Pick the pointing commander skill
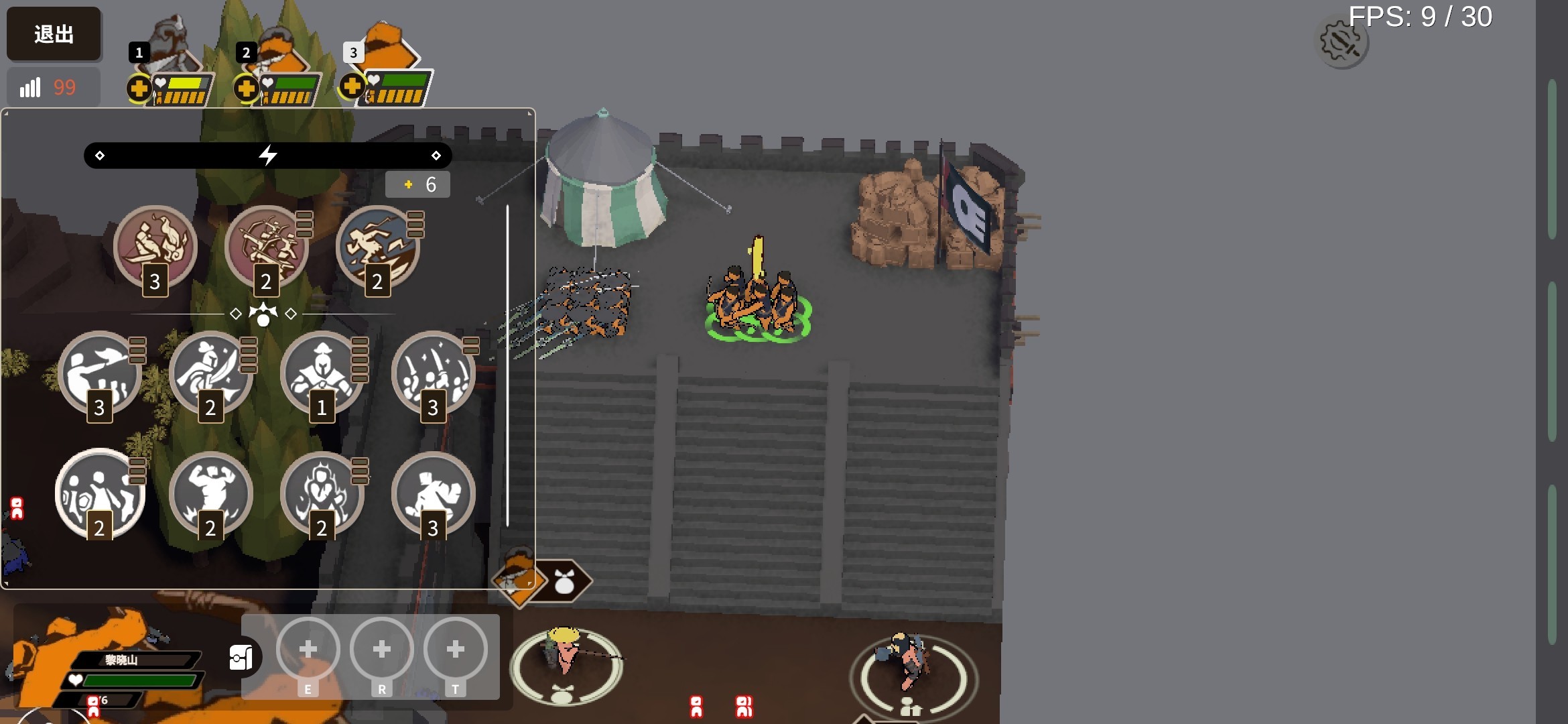Screen dimensions: 1568x724 point(99,372)
